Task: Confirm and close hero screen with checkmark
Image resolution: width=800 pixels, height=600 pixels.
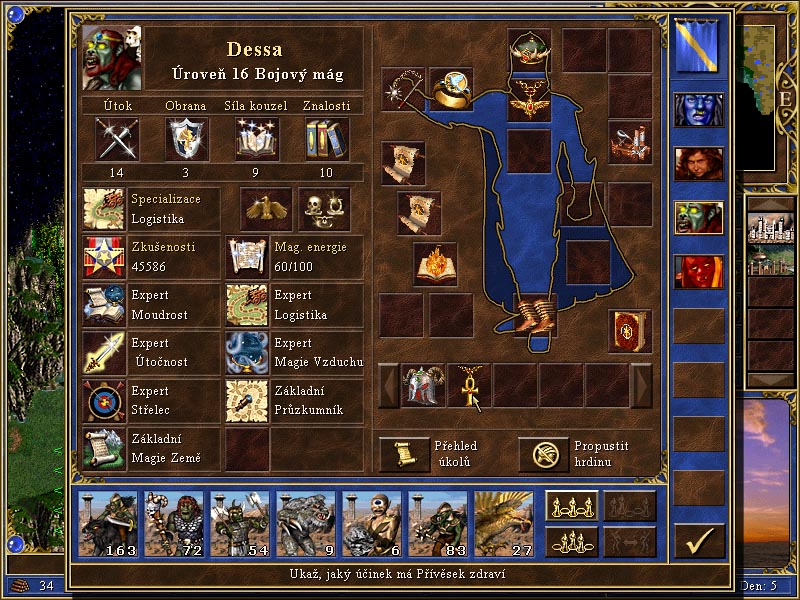Action: pyautogui.click(x=699, y=541)
